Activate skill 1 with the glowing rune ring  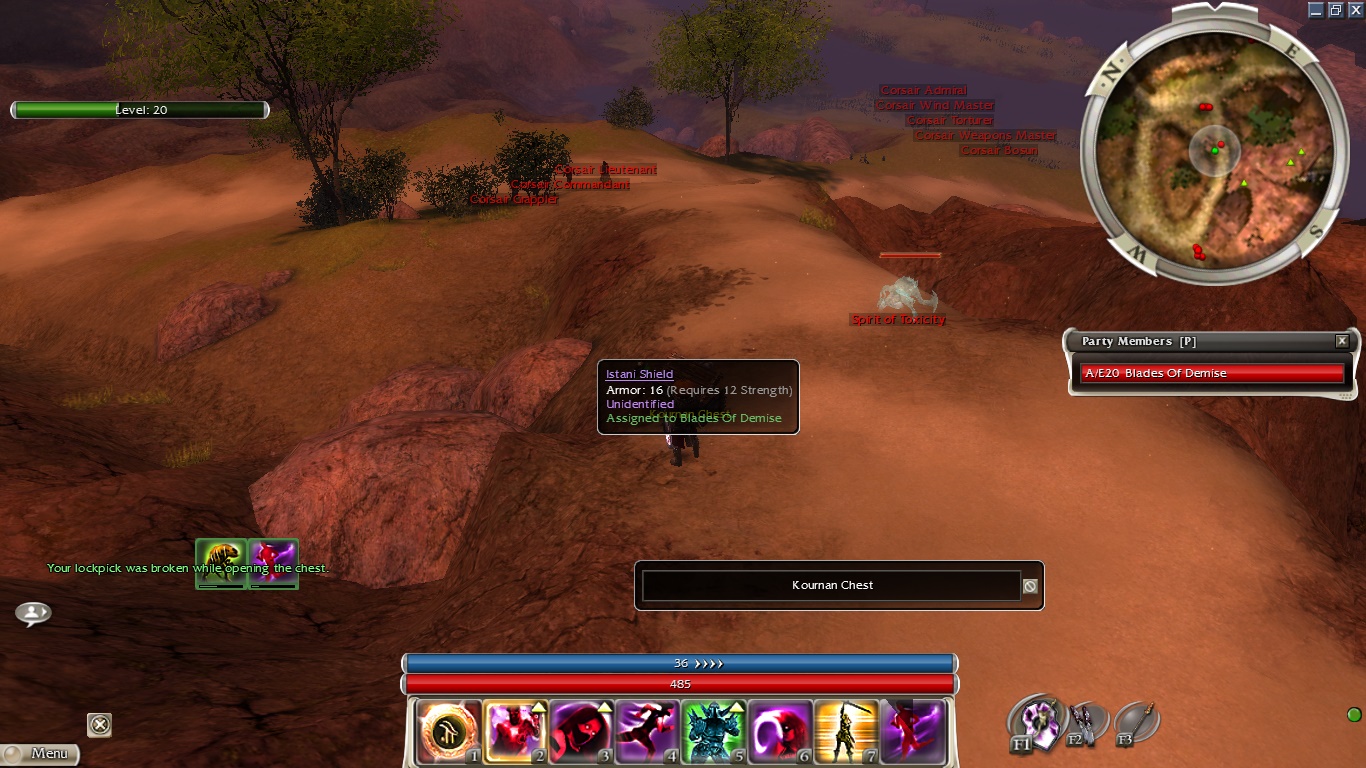click(449, 732)
